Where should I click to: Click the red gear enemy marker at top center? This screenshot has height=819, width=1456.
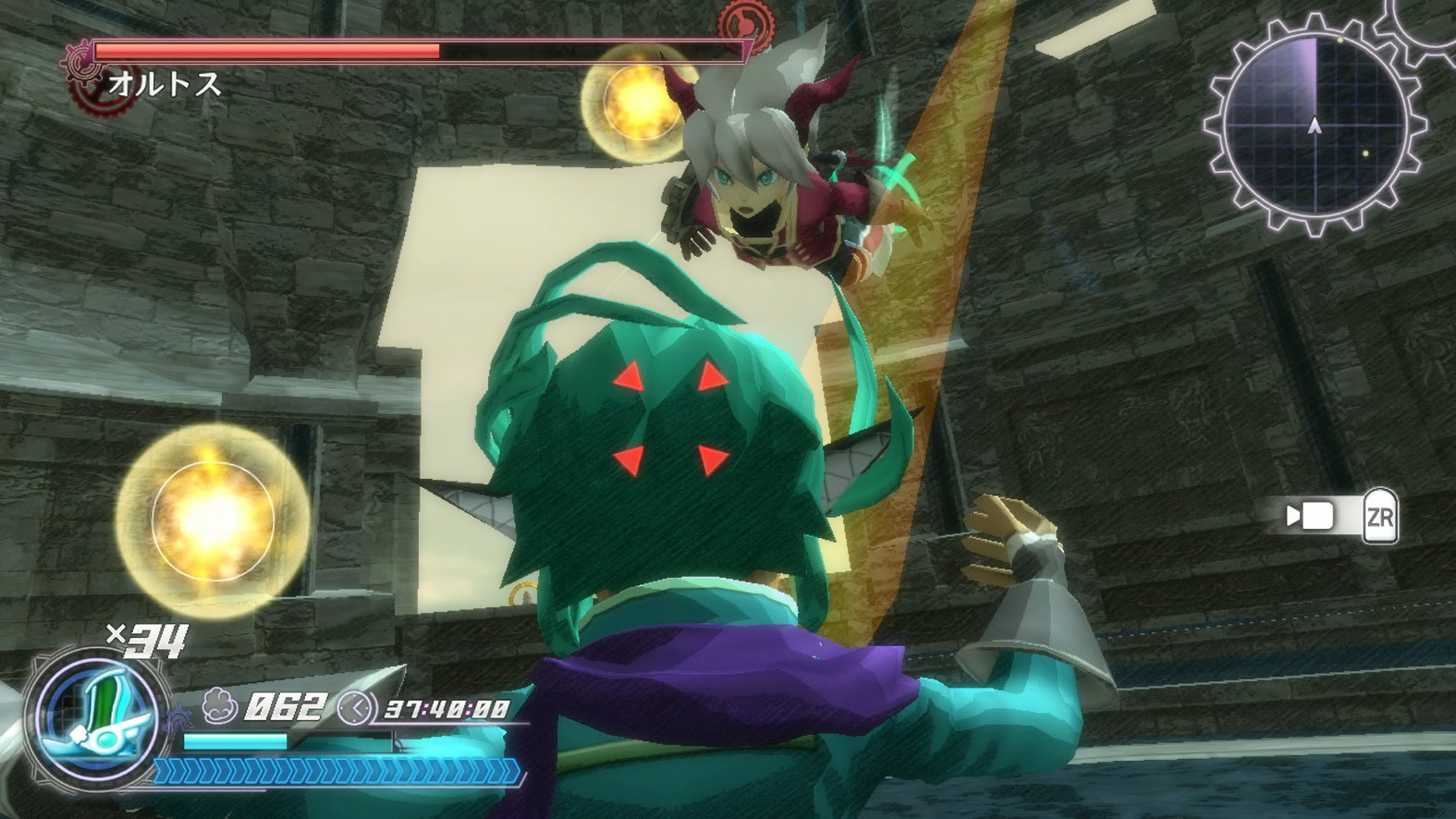[749, 24]
